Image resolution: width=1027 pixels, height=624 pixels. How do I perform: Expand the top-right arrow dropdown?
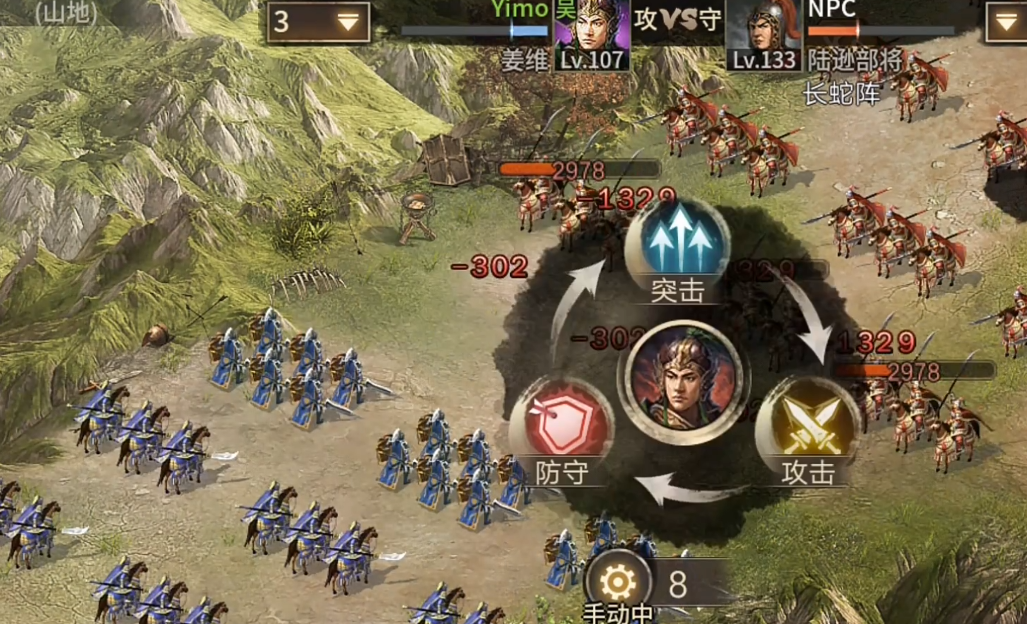[1006, 22]
